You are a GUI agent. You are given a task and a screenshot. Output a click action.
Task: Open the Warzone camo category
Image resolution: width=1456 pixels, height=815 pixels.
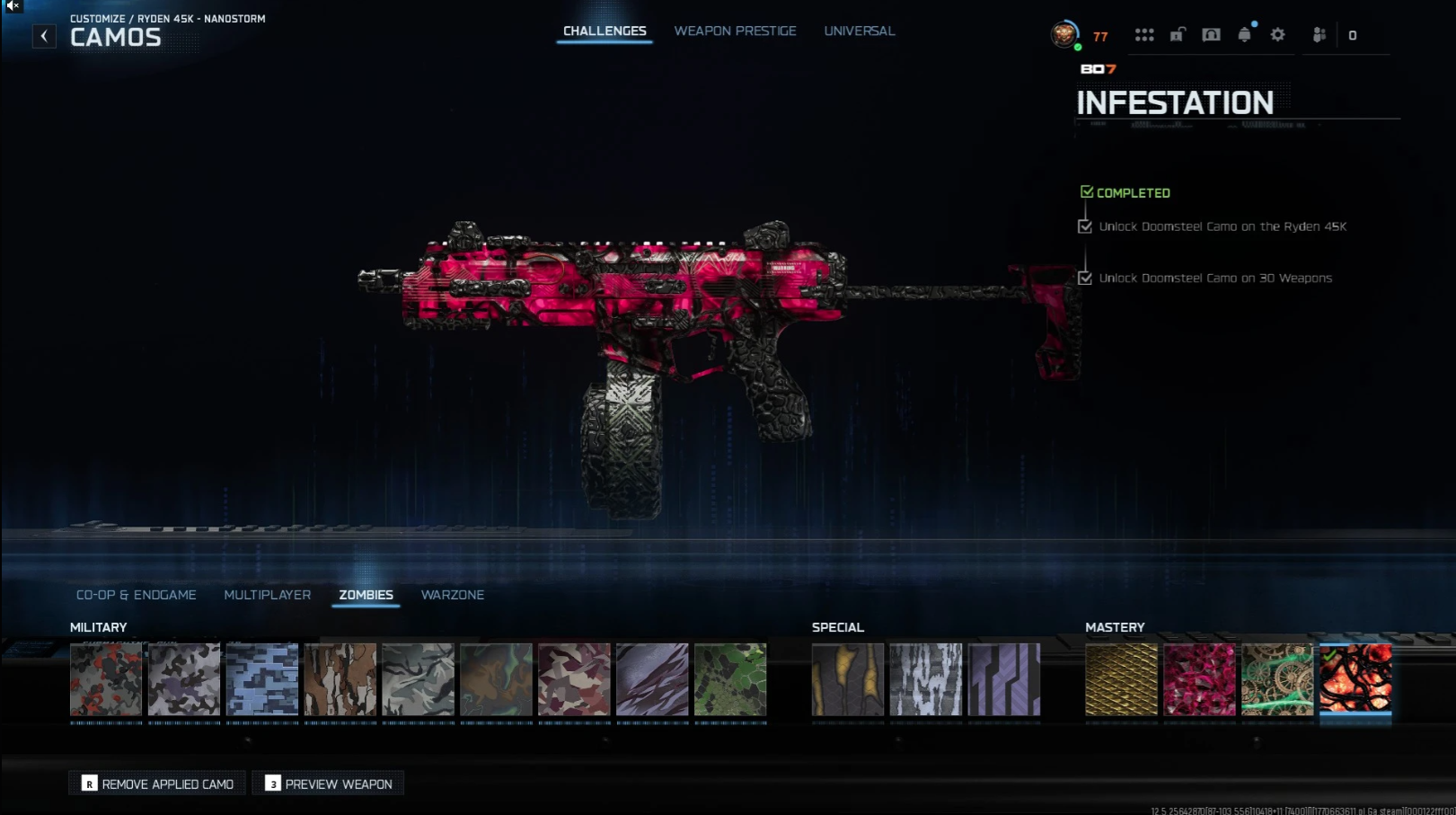pos(452,595)
